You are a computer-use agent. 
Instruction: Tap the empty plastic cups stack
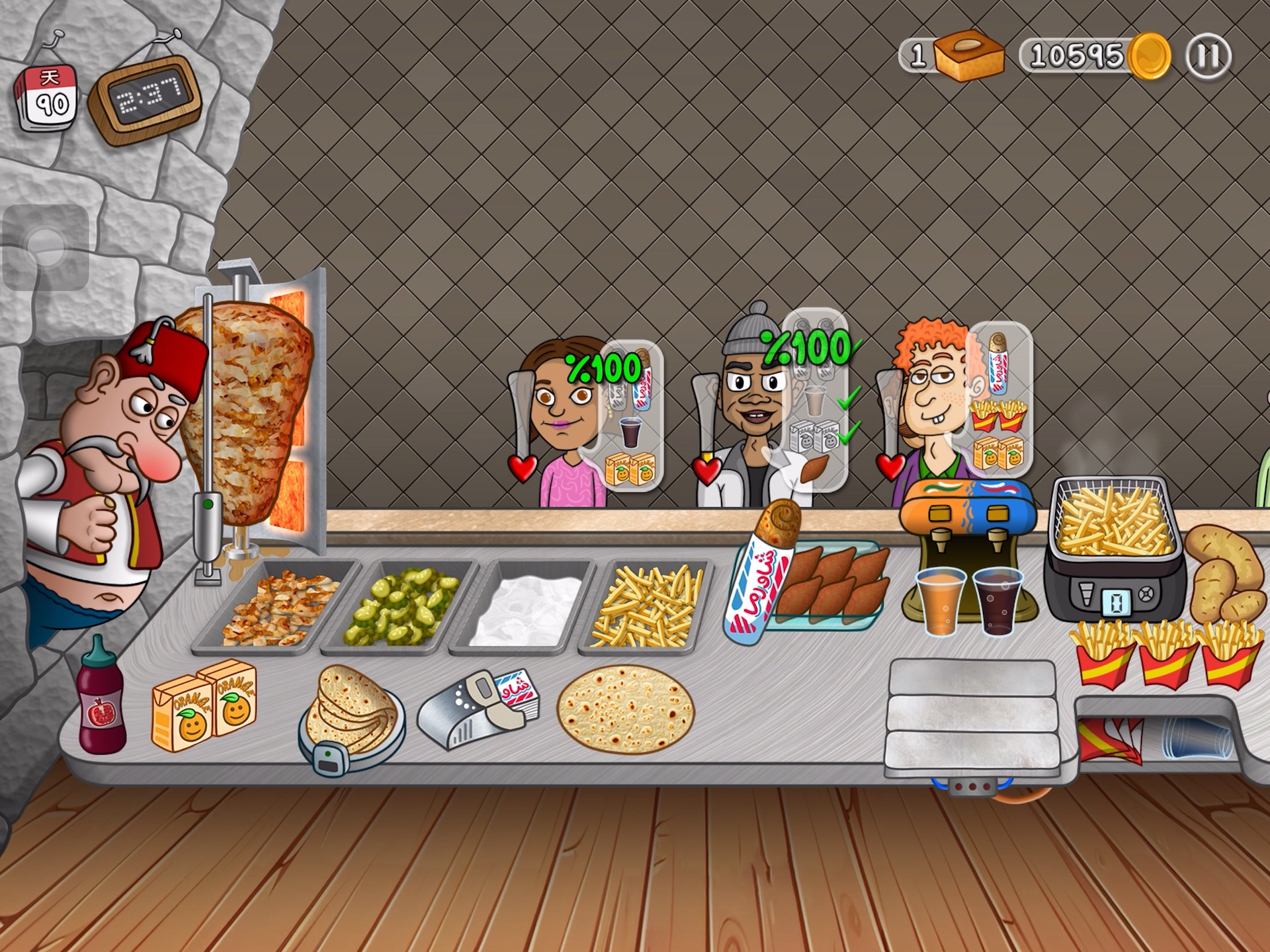click(1197, 736)
